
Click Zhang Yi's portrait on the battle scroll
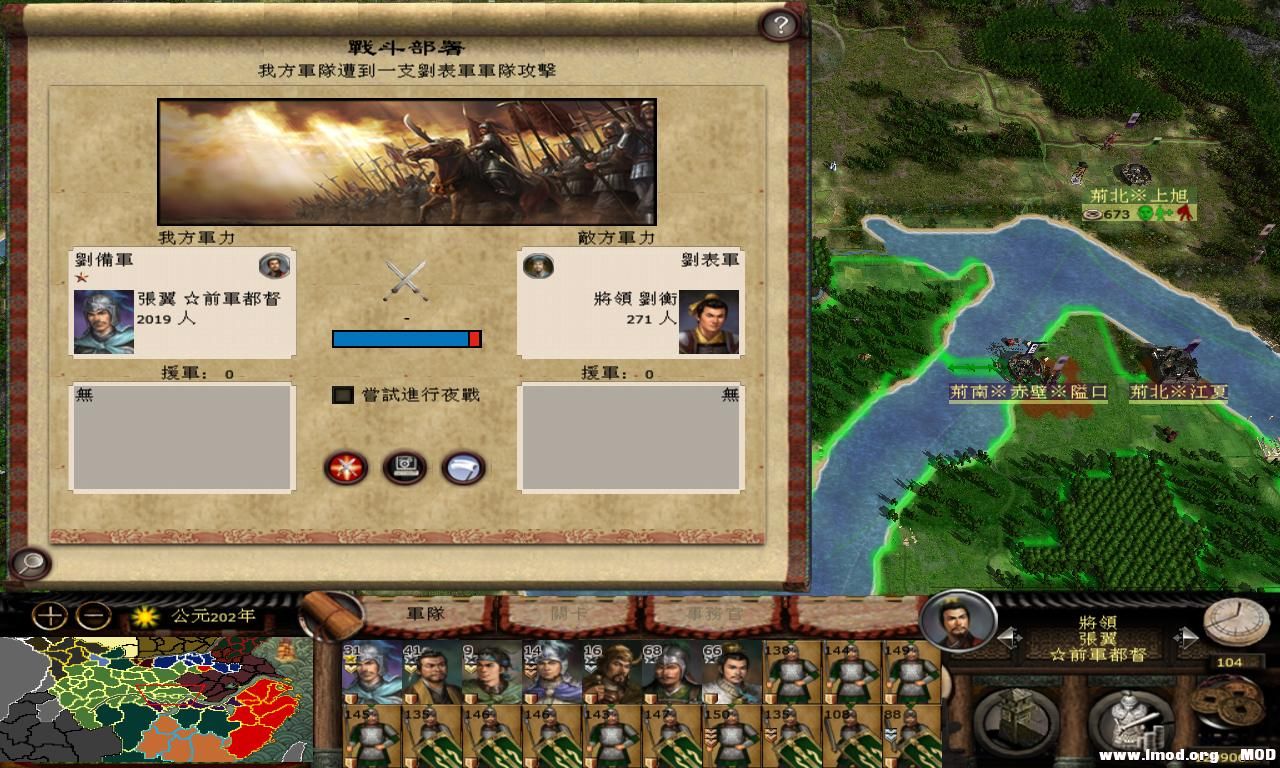pyautogui.click(x=107, y=323)
